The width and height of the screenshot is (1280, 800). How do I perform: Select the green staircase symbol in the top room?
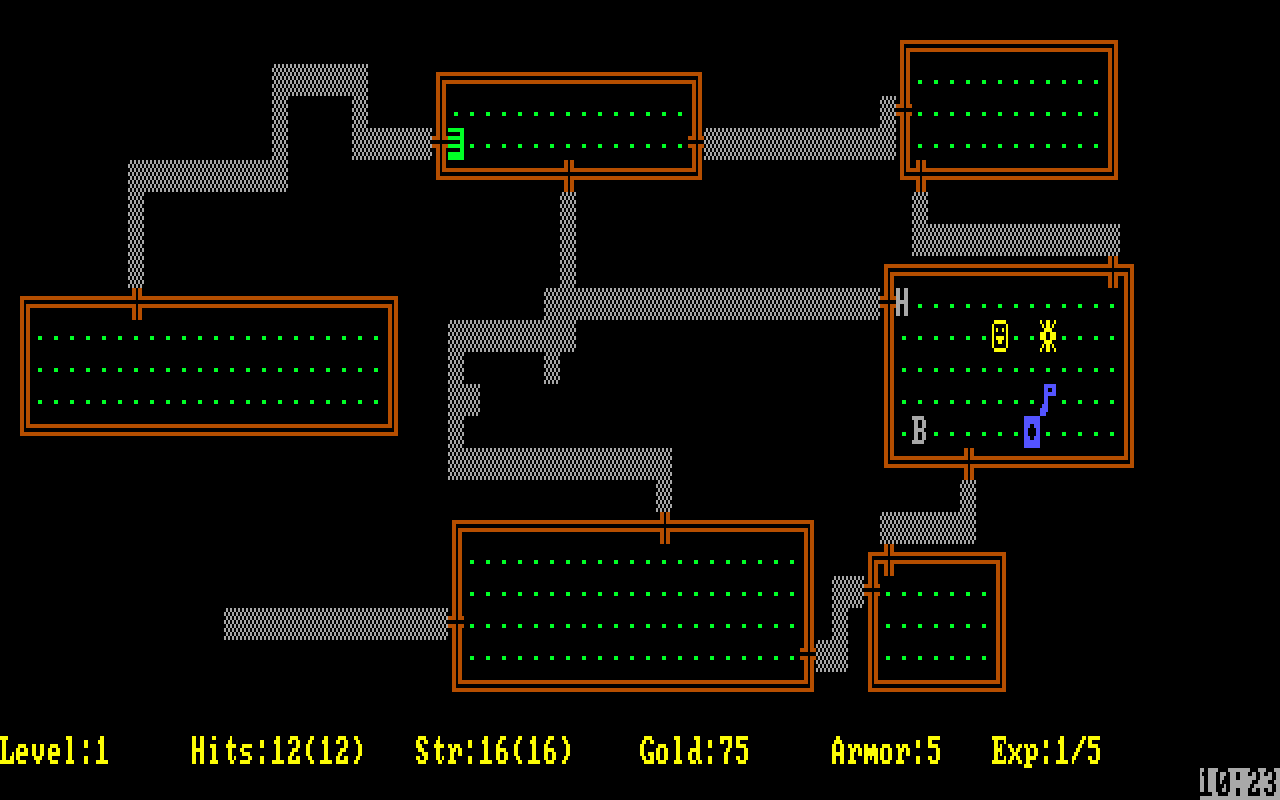(x=455, y=143)
